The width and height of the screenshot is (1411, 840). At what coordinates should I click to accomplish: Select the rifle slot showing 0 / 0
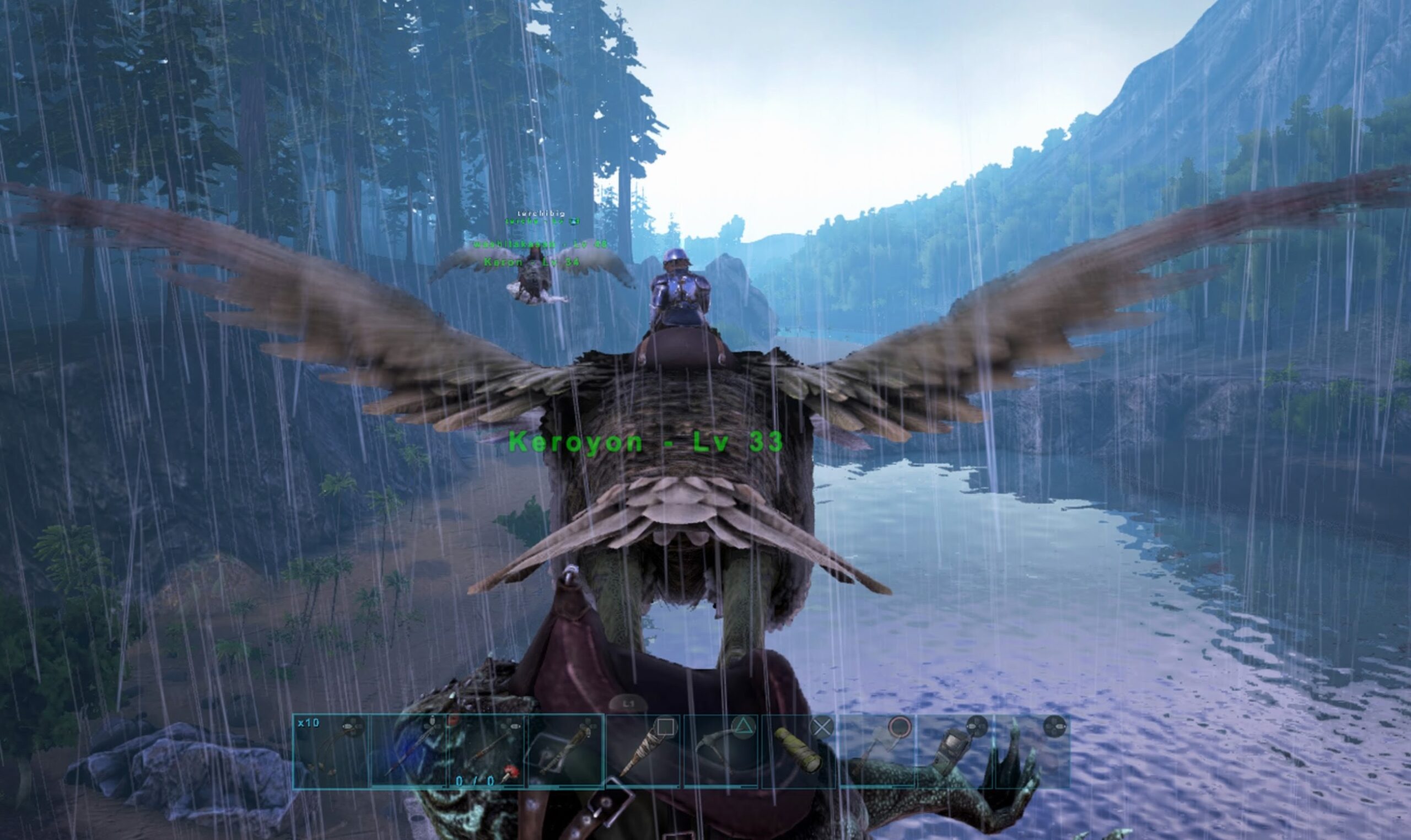coord(487,751)
